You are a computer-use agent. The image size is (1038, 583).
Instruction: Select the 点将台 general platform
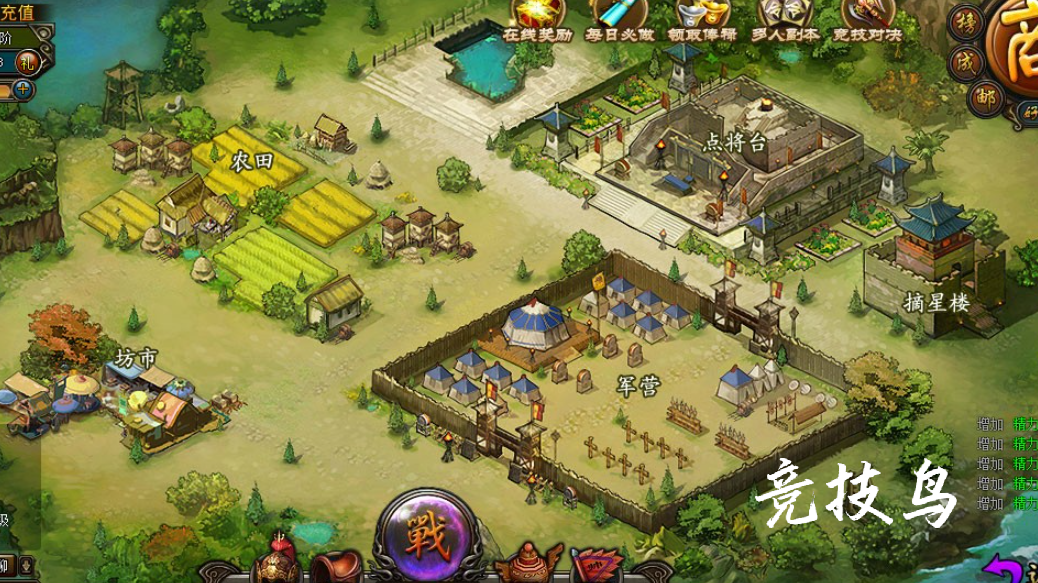click(x=735, y=142)
